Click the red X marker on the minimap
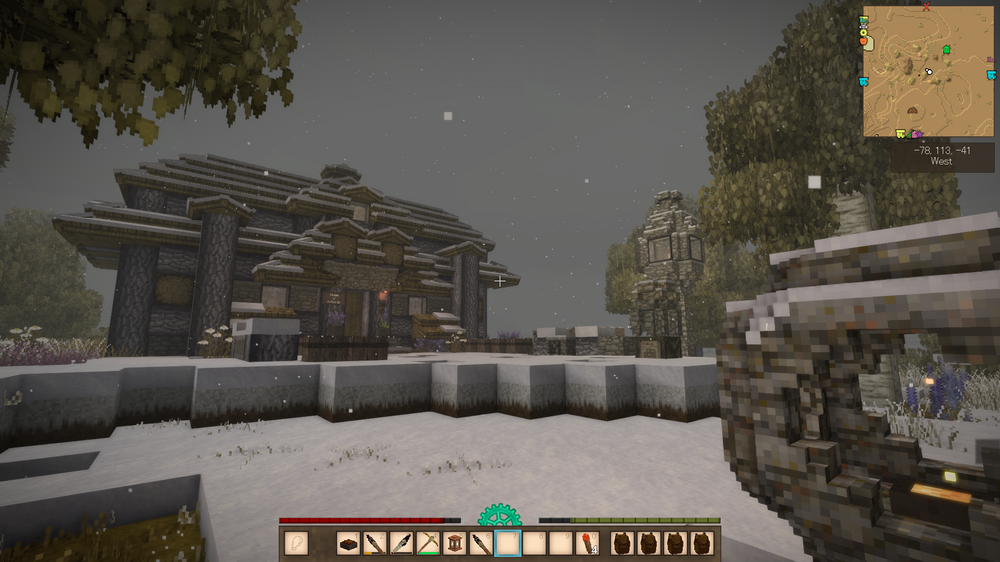1000x562 pixels. click(927, 7)
